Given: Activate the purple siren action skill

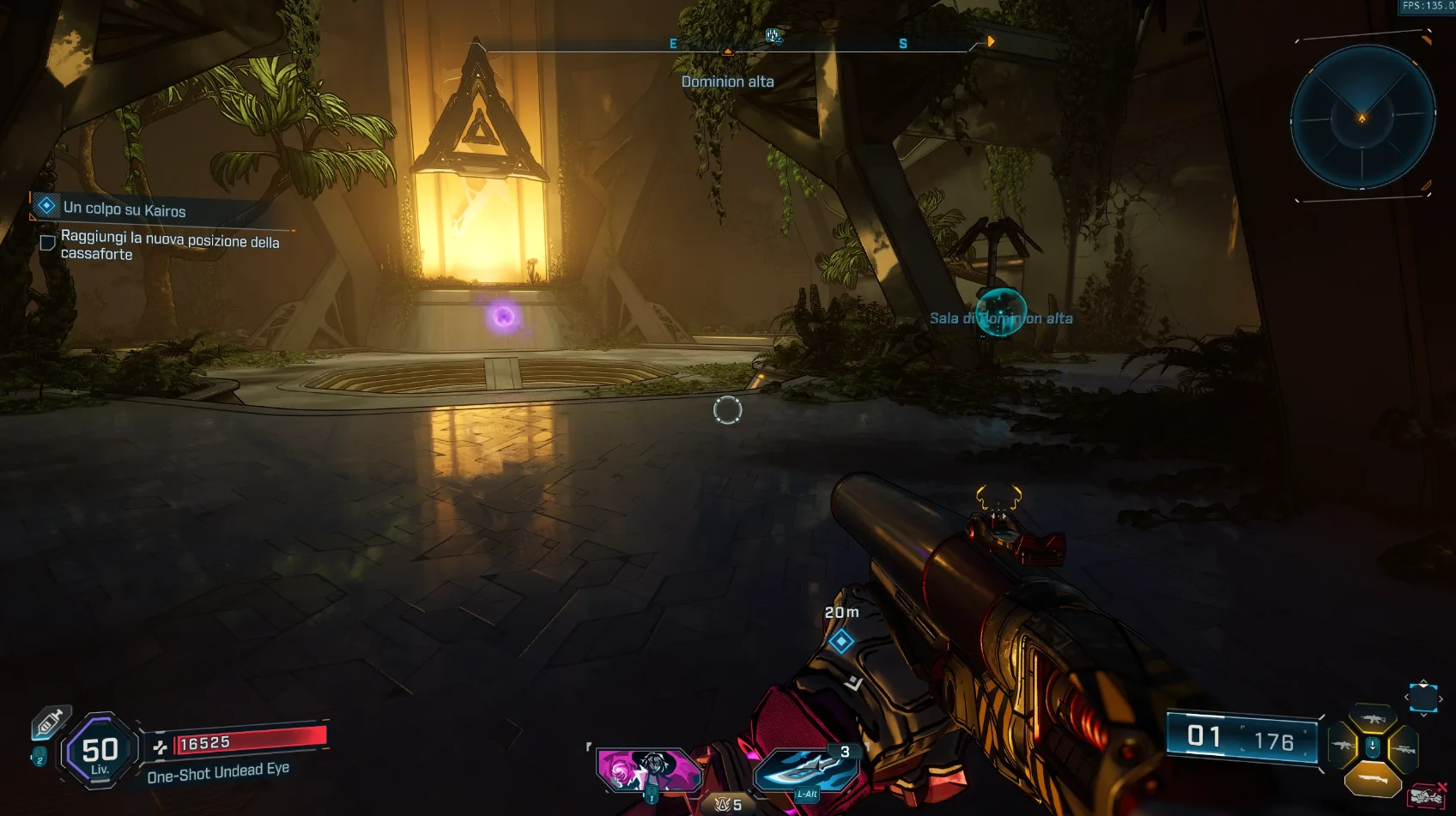Looking at the screenshot, I should 649,770.
